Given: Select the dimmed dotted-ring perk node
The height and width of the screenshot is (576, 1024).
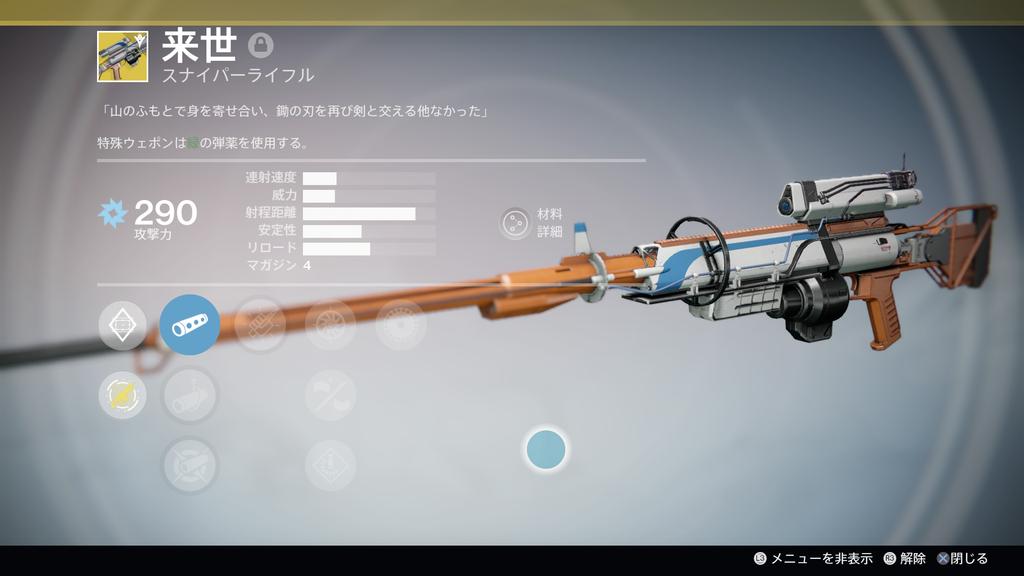Looking at the screenshot, I should tap(400, 325).
